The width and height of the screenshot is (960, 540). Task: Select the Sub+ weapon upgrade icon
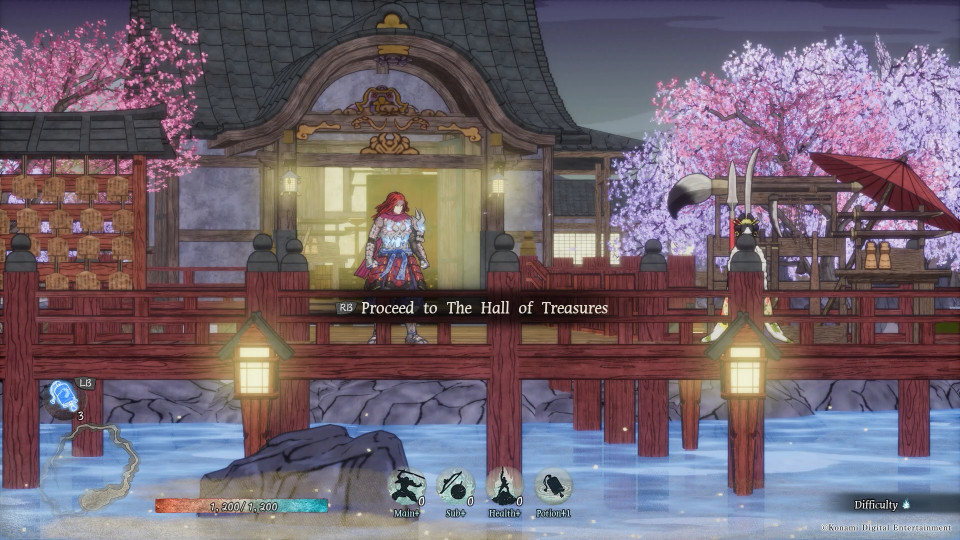click(455, 487)
